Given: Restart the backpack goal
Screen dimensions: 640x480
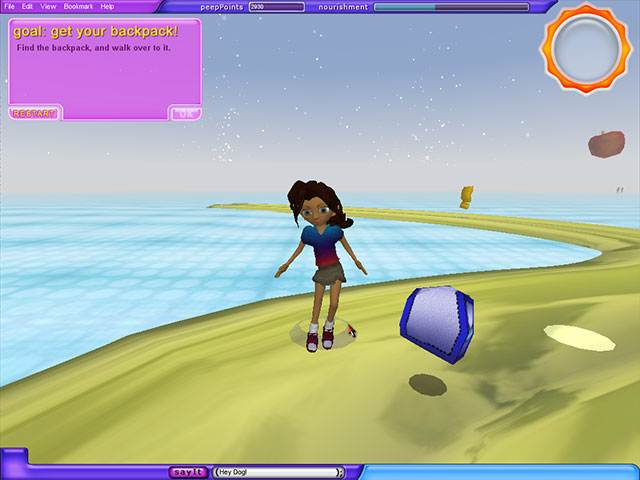Looking at the screenshot, I should click(x=35, y=113).
